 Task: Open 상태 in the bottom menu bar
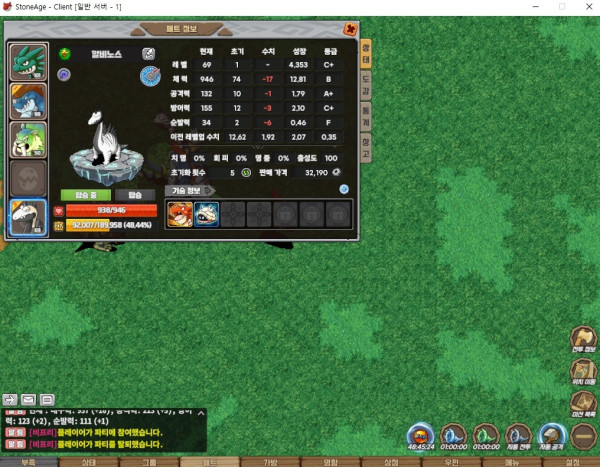click(x=89, y=462)
